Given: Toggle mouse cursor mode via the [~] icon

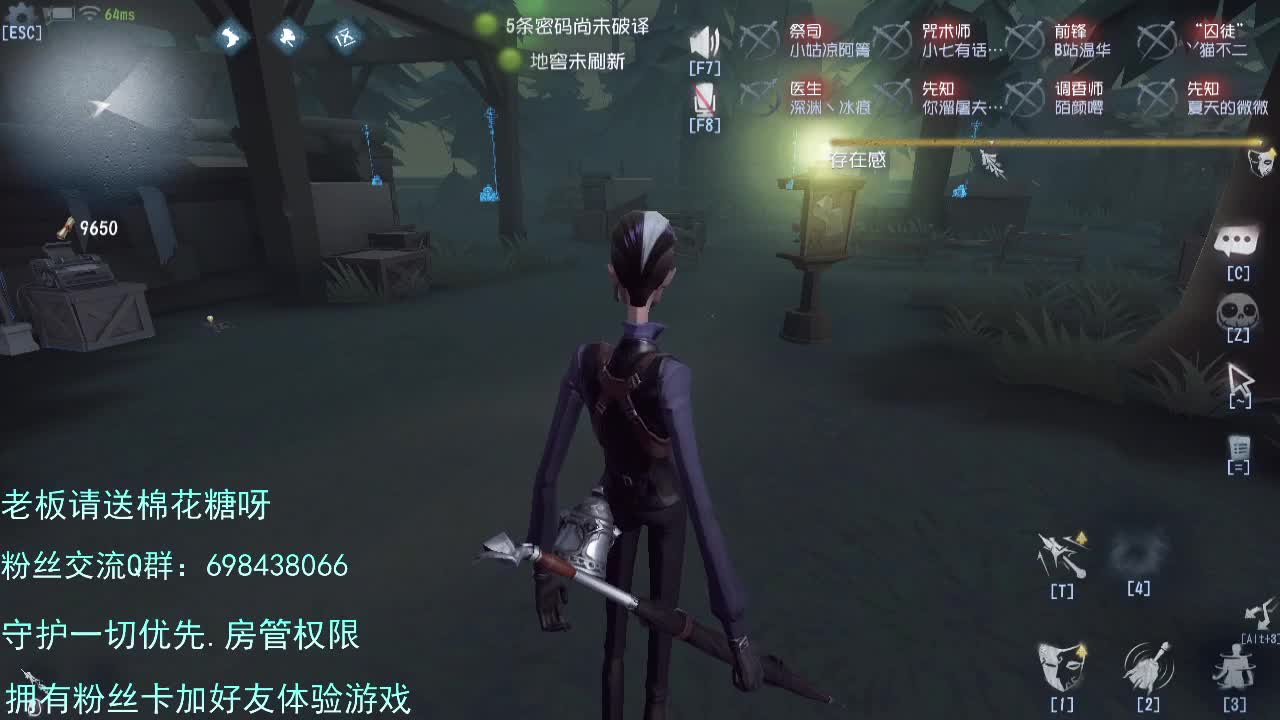Looking at the screenshot, I should pyautogui.click(x=1240, y=380).
